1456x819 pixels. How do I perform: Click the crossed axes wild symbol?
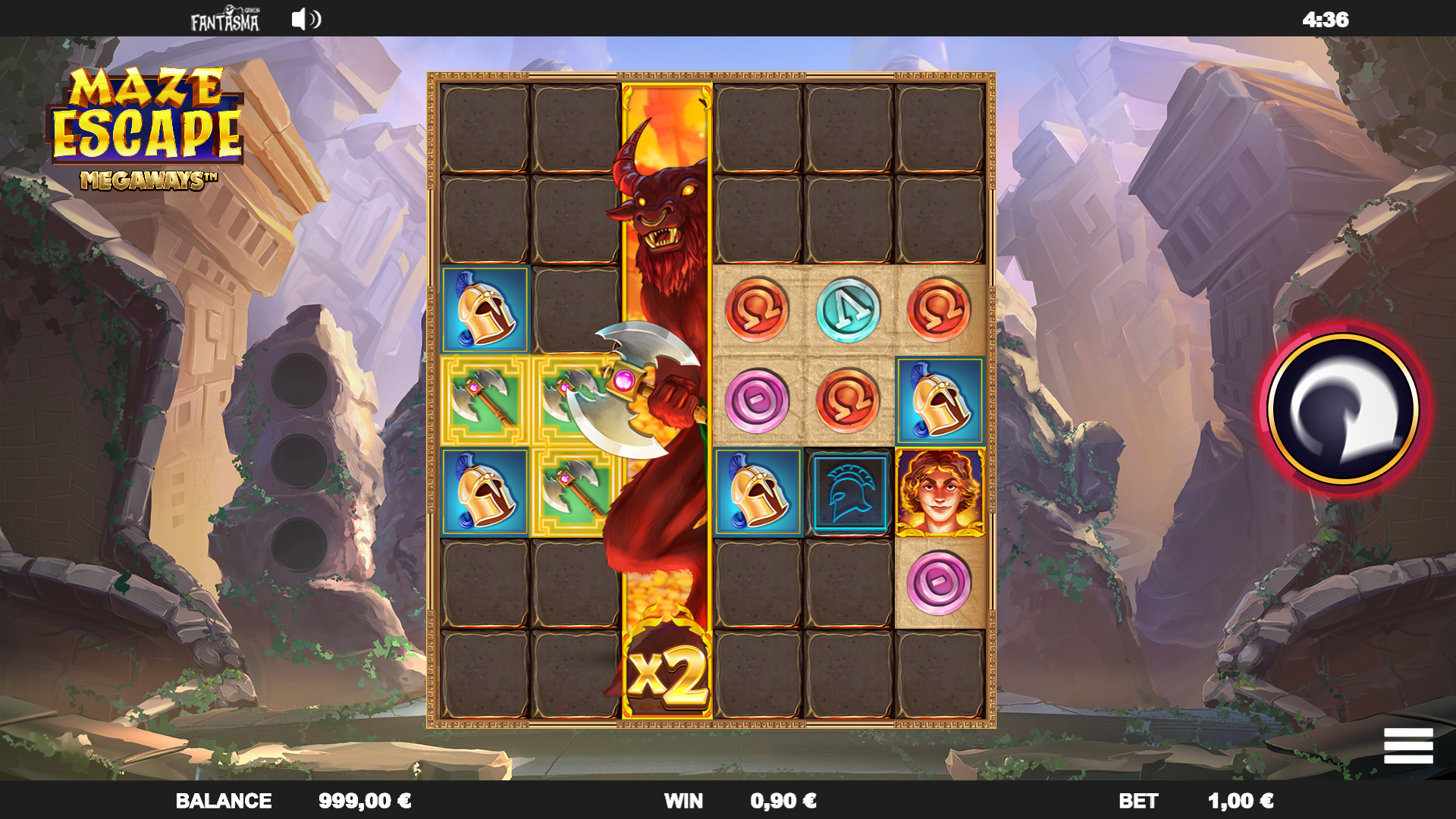click(485, 402)
